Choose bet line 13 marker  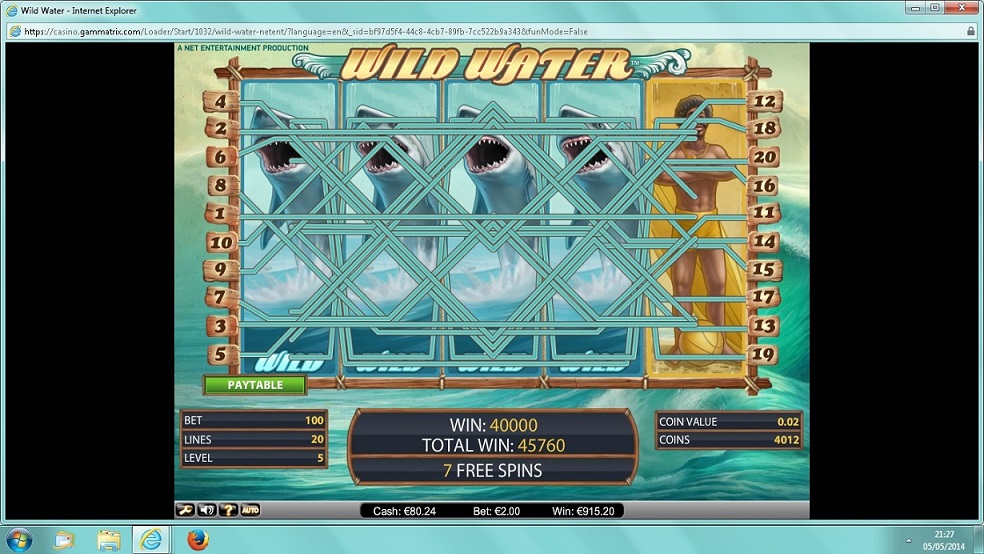[765, 325]
